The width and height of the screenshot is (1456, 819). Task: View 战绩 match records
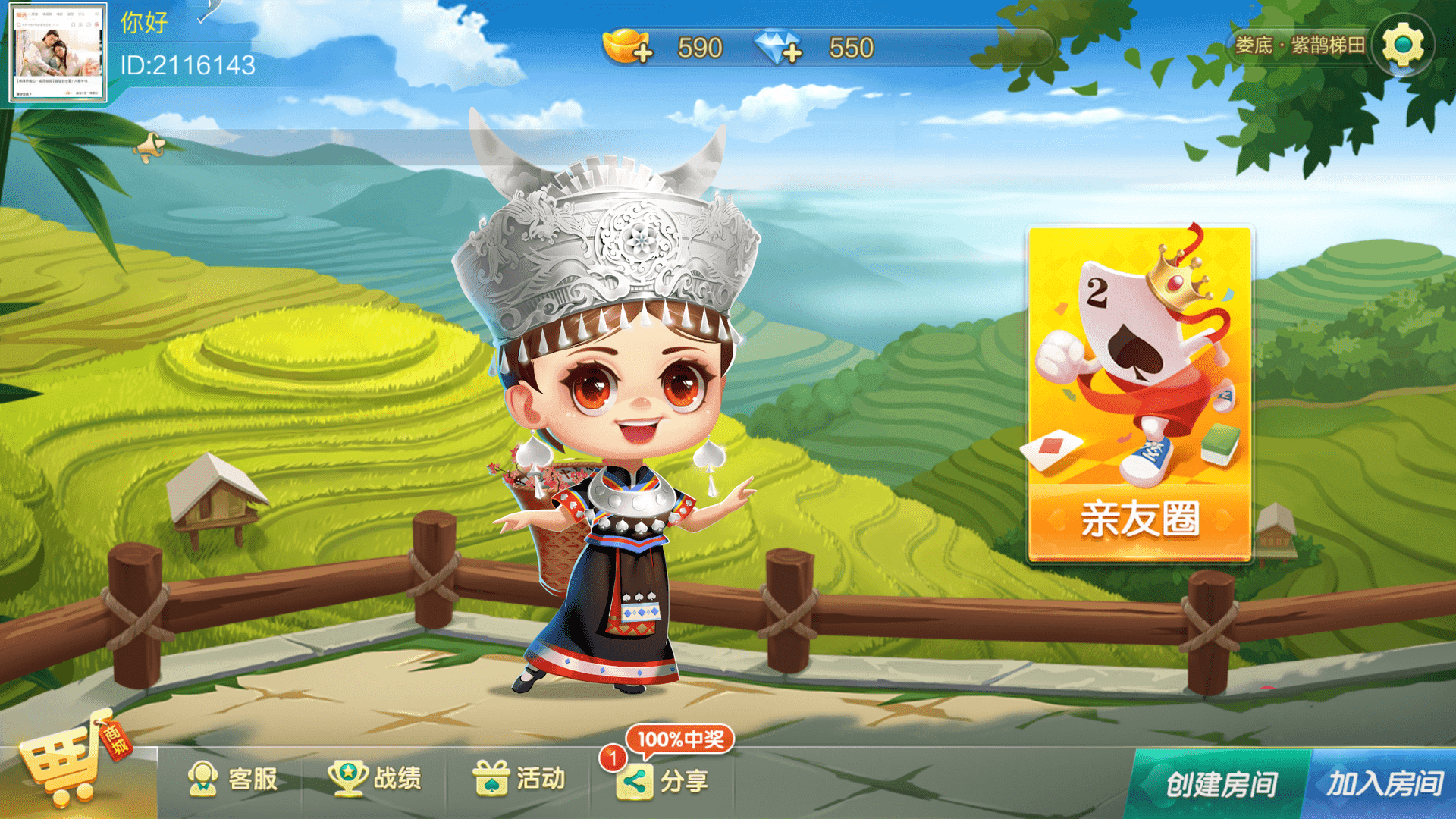click(x=375, y=779)
